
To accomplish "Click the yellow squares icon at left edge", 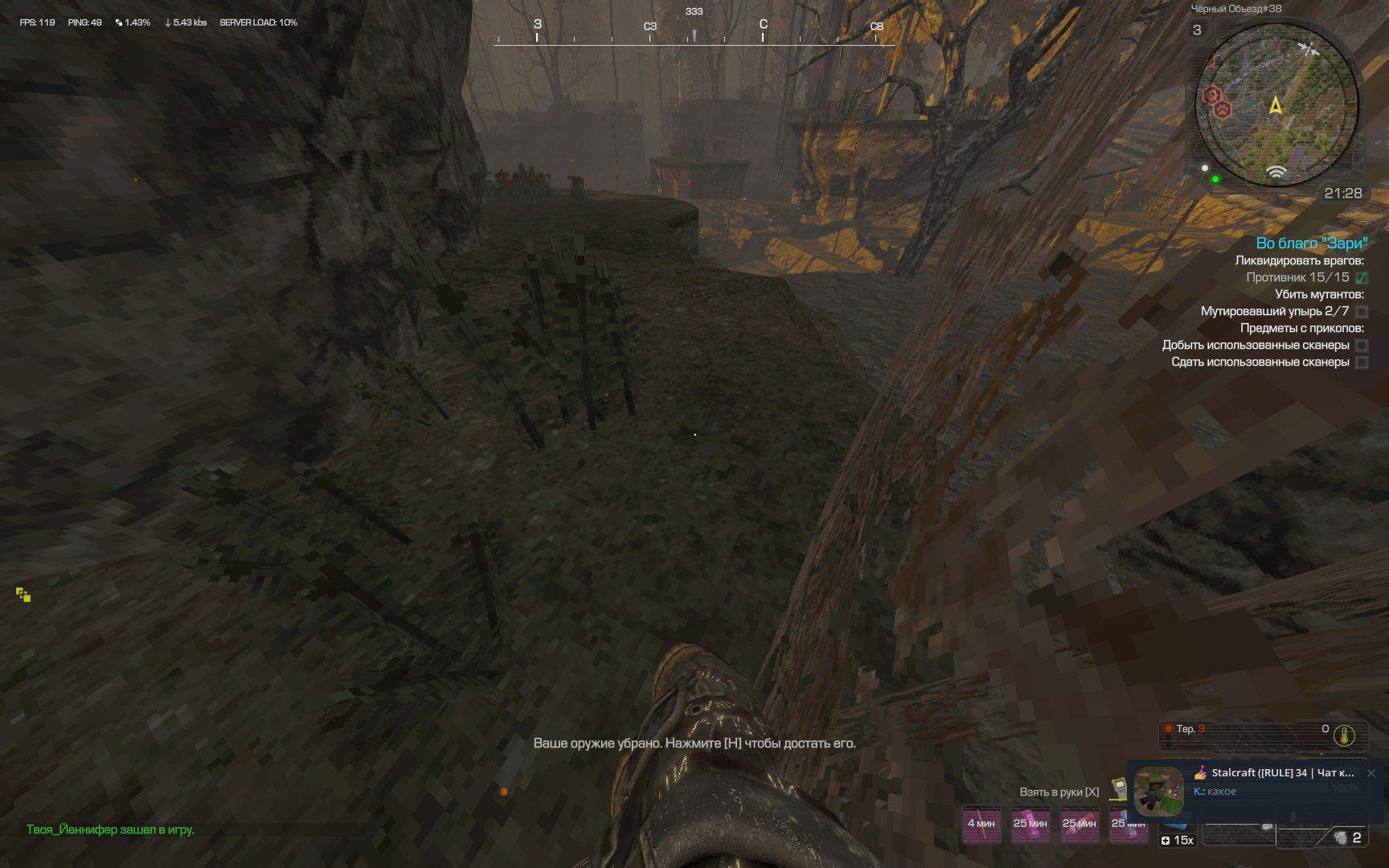I will 23,595.
